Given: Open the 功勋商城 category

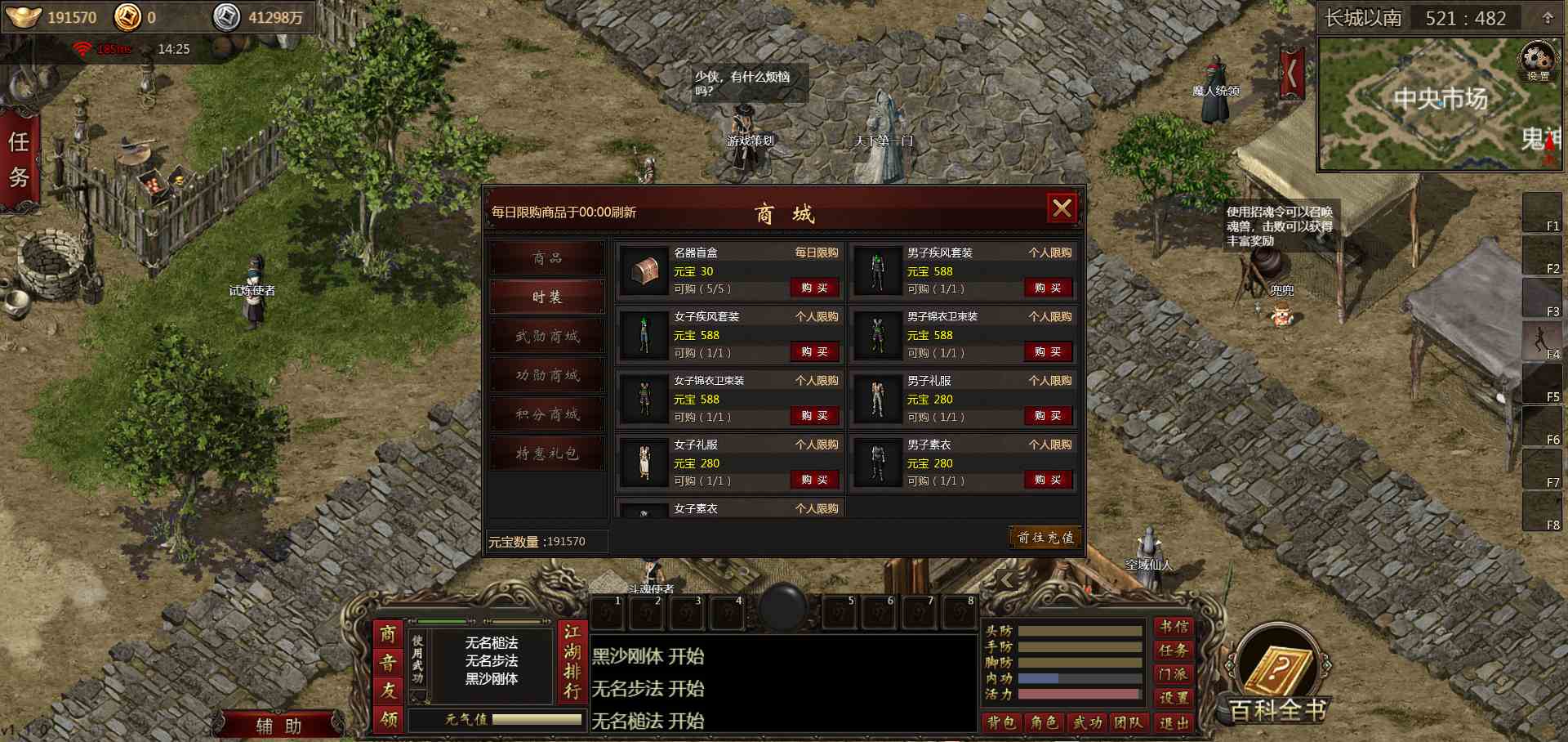Looking at the screenshot, I should 547,376.
